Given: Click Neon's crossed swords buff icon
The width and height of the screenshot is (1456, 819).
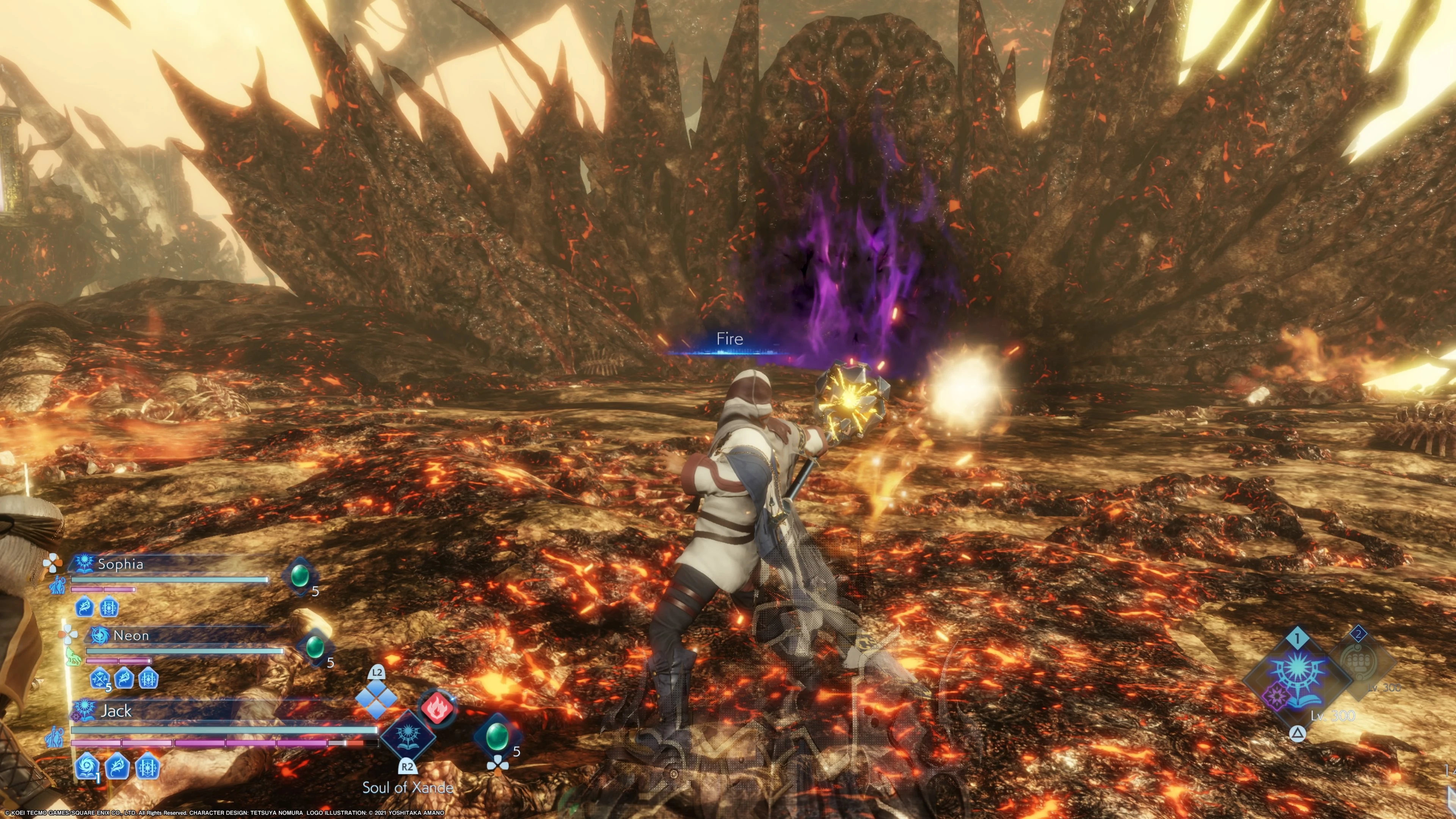Looking at the screenshot, I should tap(100, 678).
